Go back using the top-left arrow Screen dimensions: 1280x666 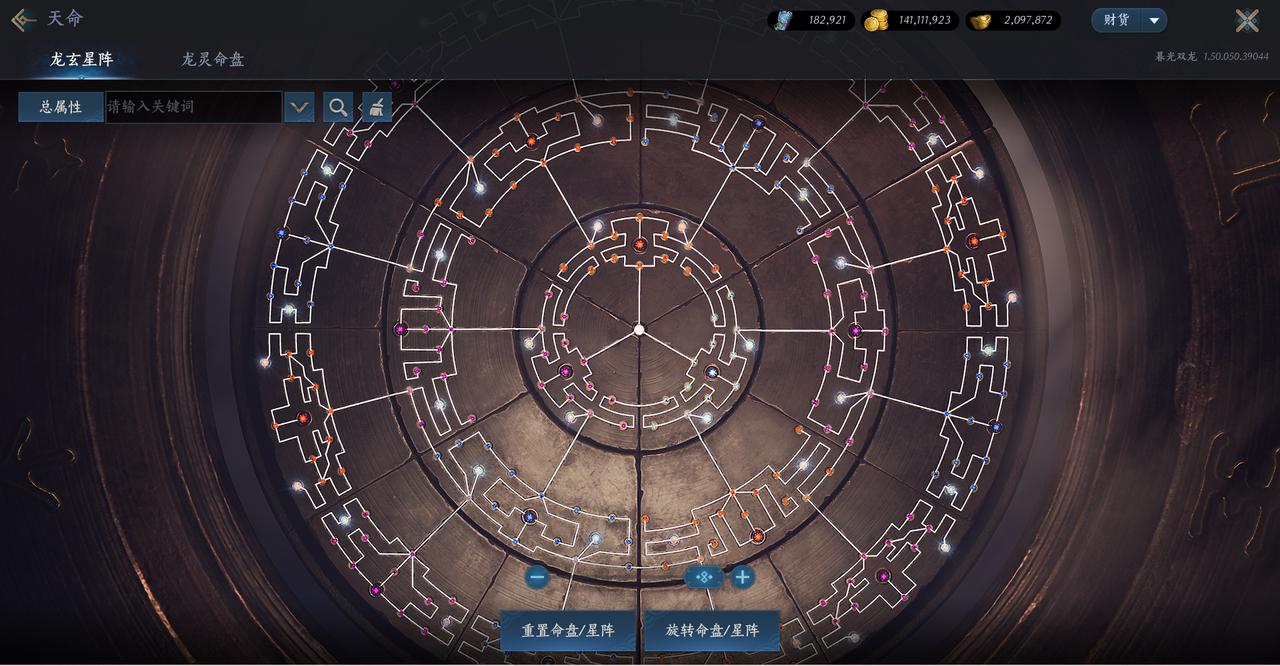point(22,20)
